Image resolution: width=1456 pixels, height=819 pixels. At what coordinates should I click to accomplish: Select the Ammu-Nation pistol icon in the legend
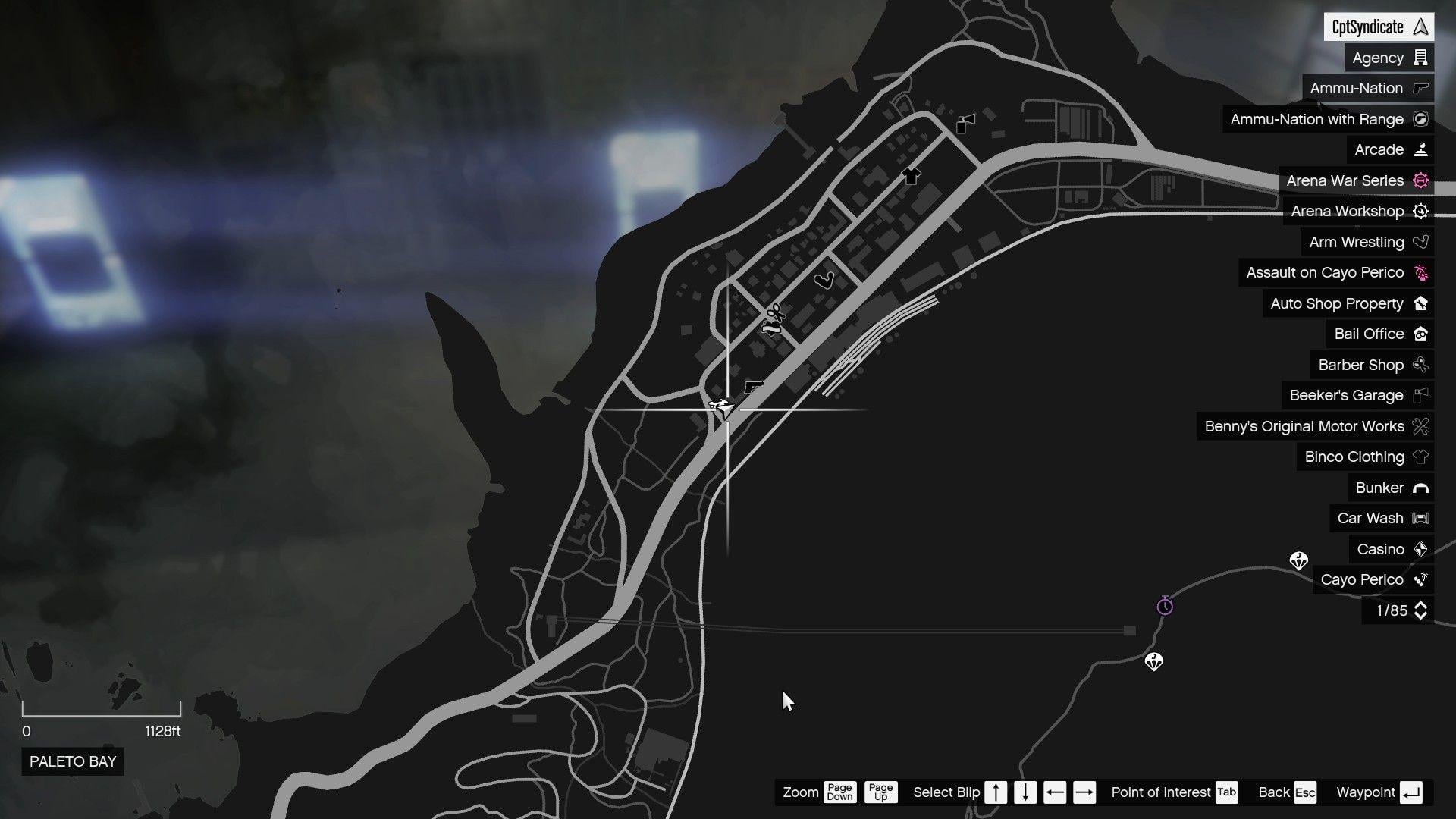[1420, 88]
